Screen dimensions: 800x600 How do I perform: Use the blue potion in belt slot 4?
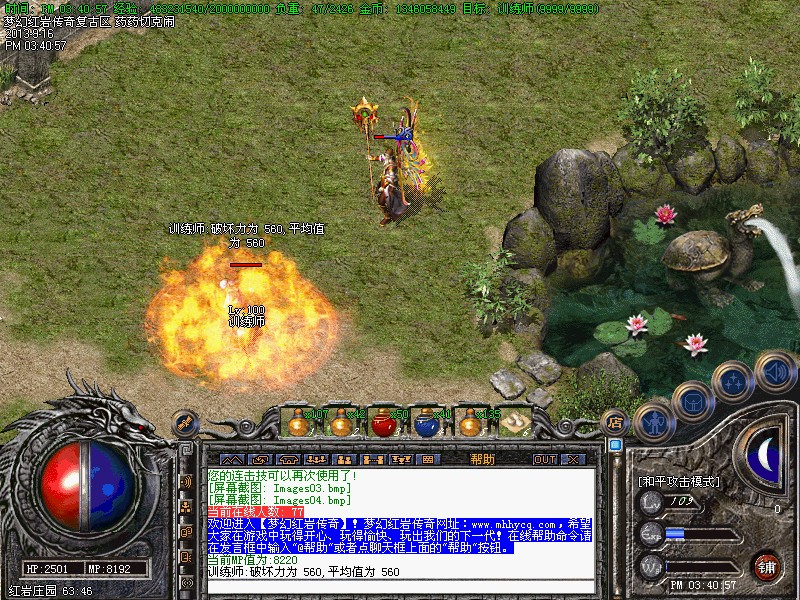[428, 423]
